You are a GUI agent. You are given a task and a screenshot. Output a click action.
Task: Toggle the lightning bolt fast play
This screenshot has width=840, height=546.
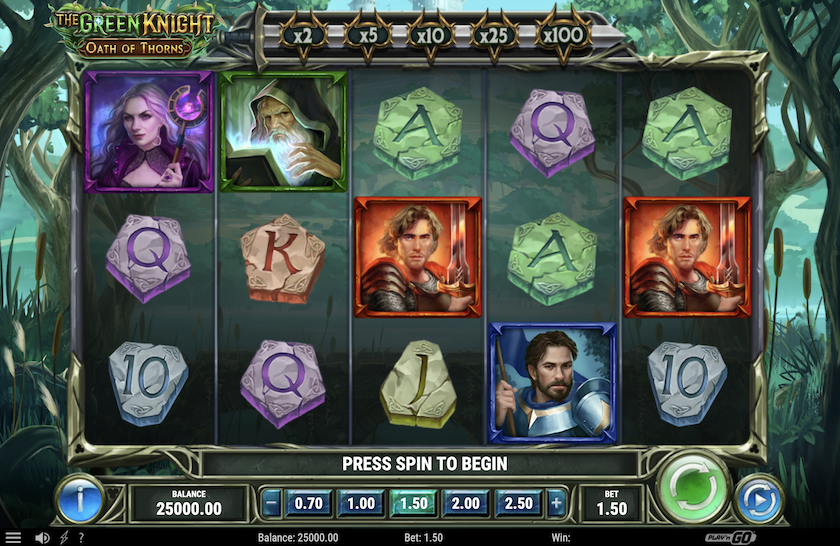click(64, 538)
